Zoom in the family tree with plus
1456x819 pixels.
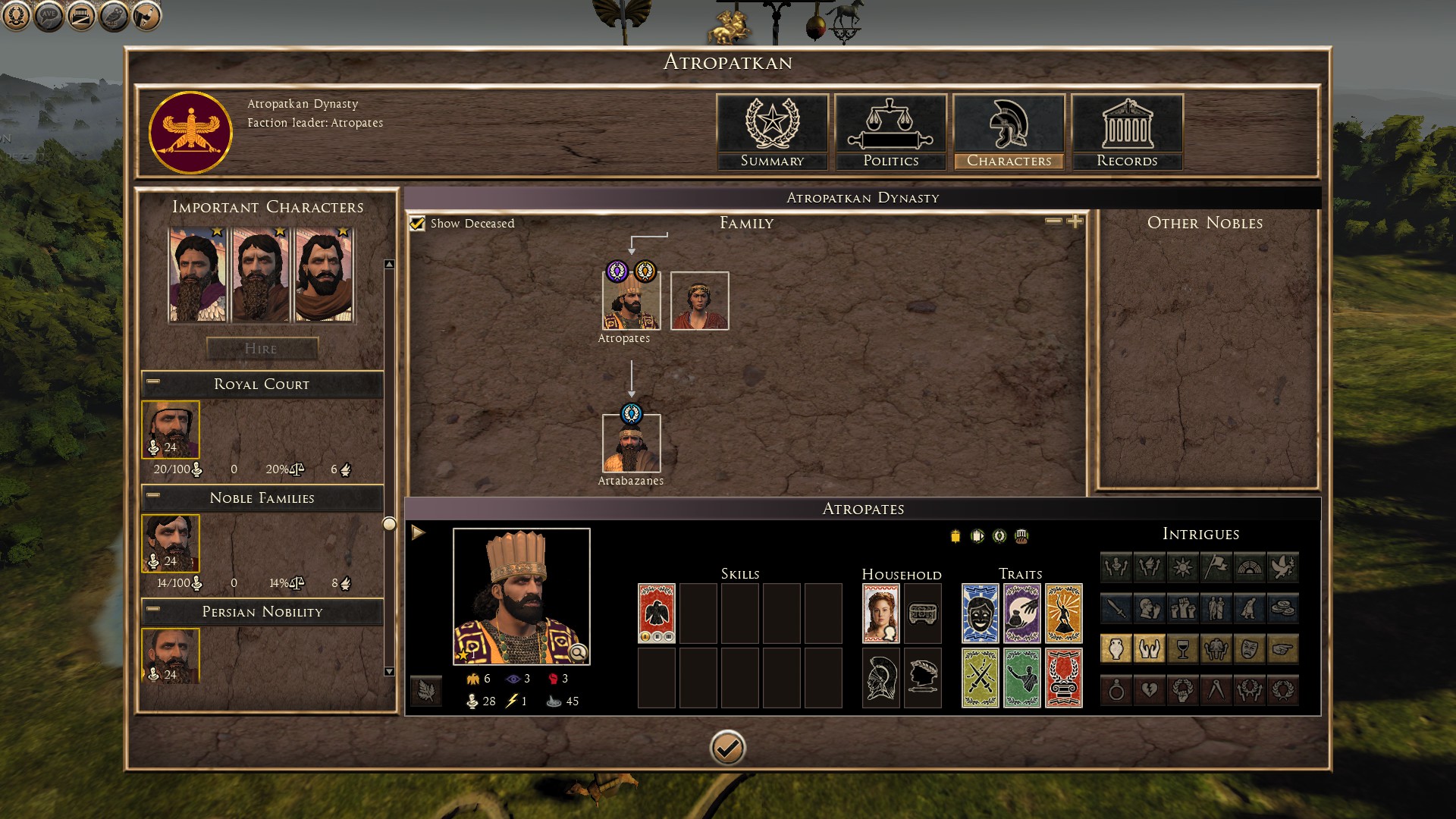tap(1075, 221)
